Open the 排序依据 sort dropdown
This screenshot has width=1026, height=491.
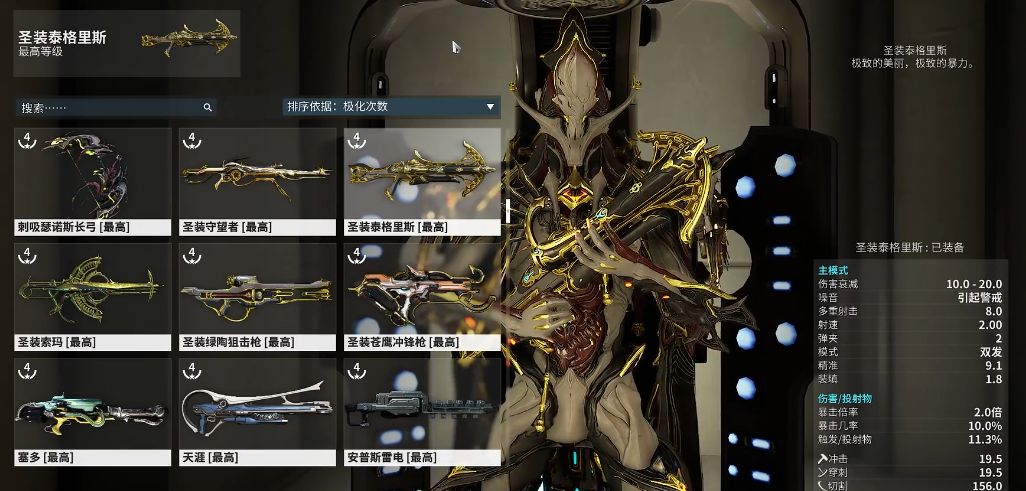point(391,107)
